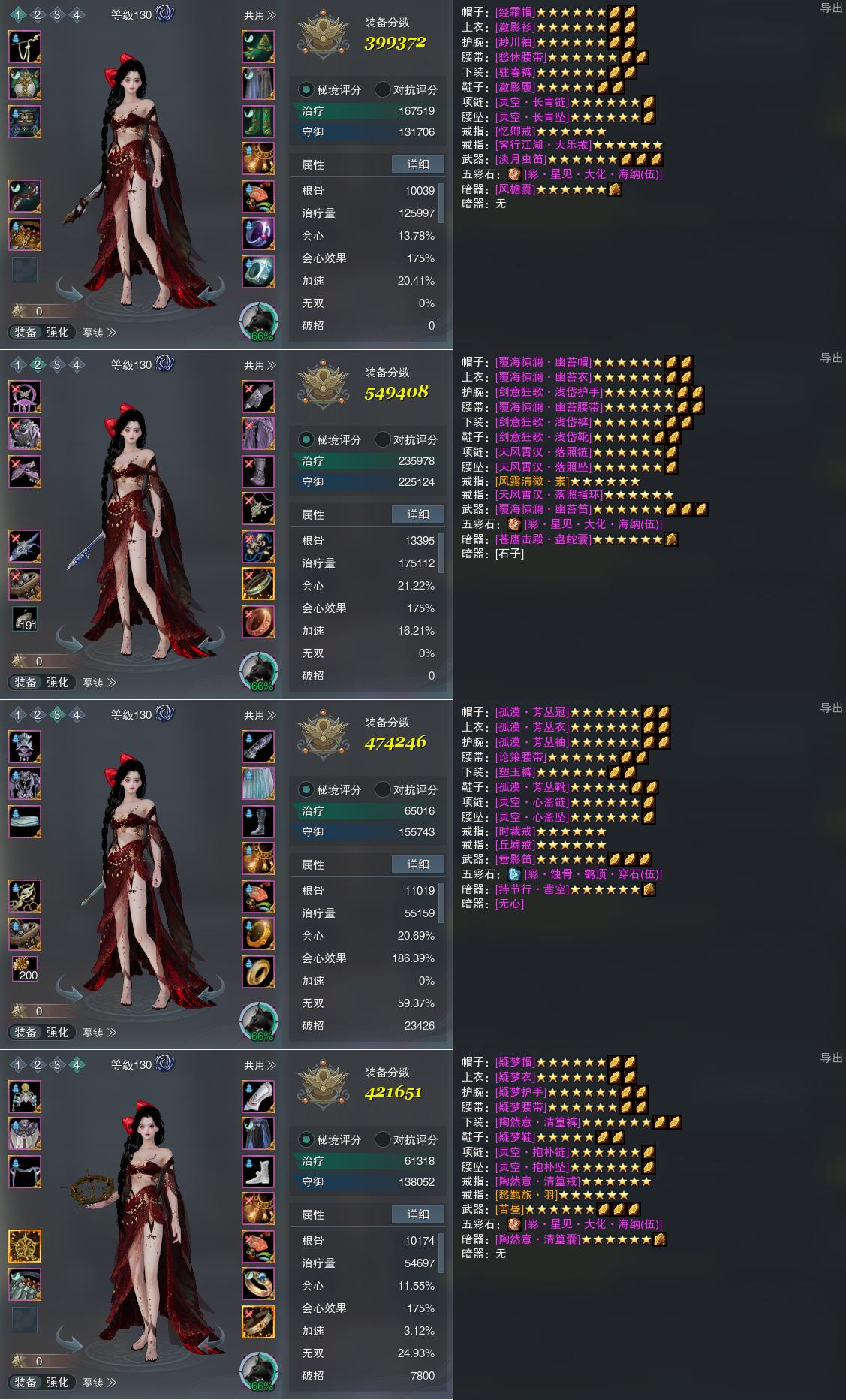This screenshot has width=846, height=1400.
Task: Click the [经霜帽] hat item link
Action: (516, 12)
